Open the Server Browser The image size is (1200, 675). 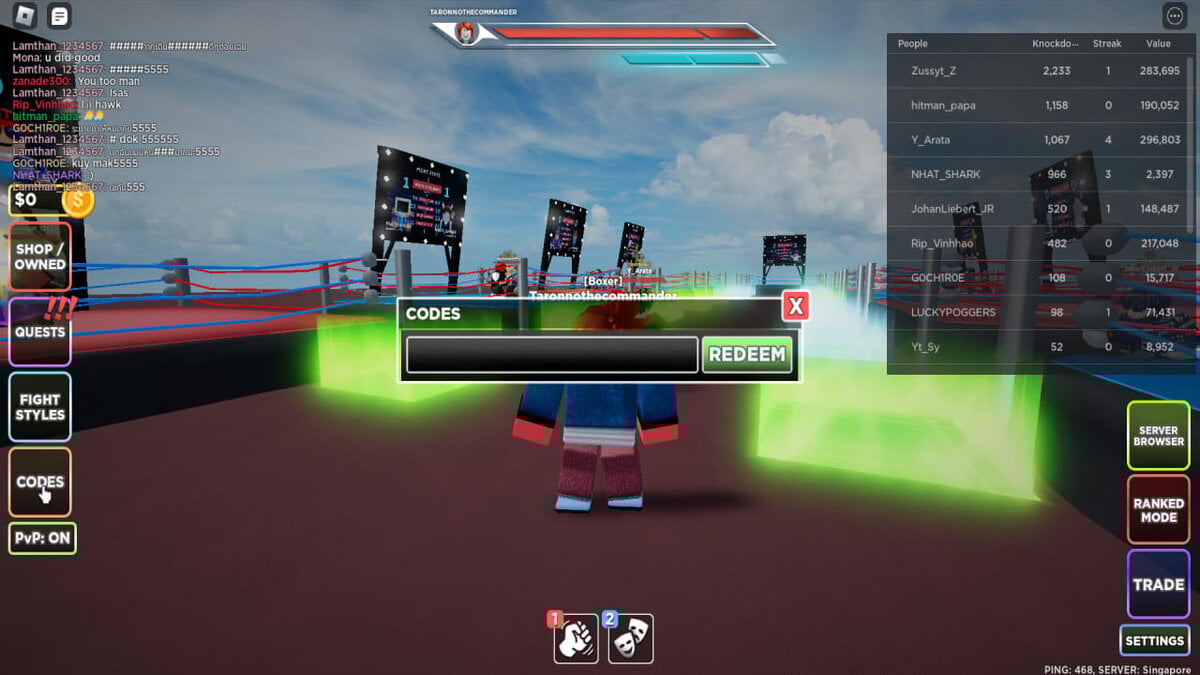(1158, 436)
